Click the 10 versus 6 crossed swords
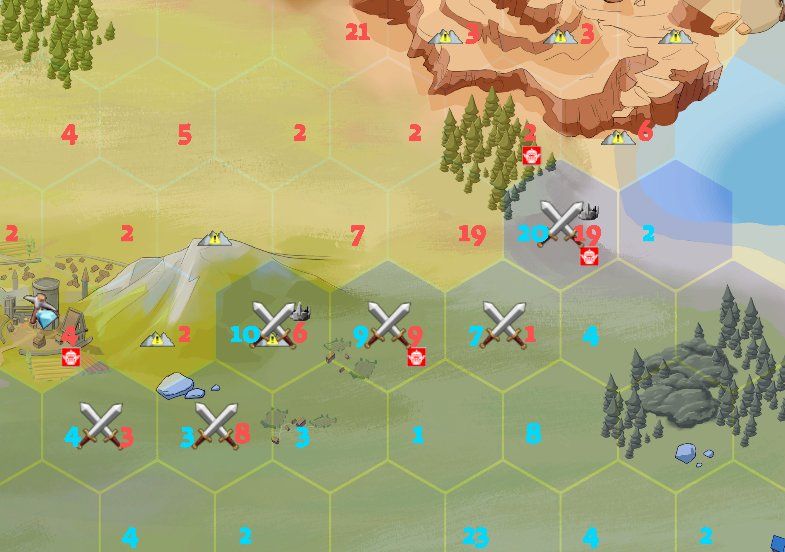This screenshot has width=785, height=552. tap(272, 324)
